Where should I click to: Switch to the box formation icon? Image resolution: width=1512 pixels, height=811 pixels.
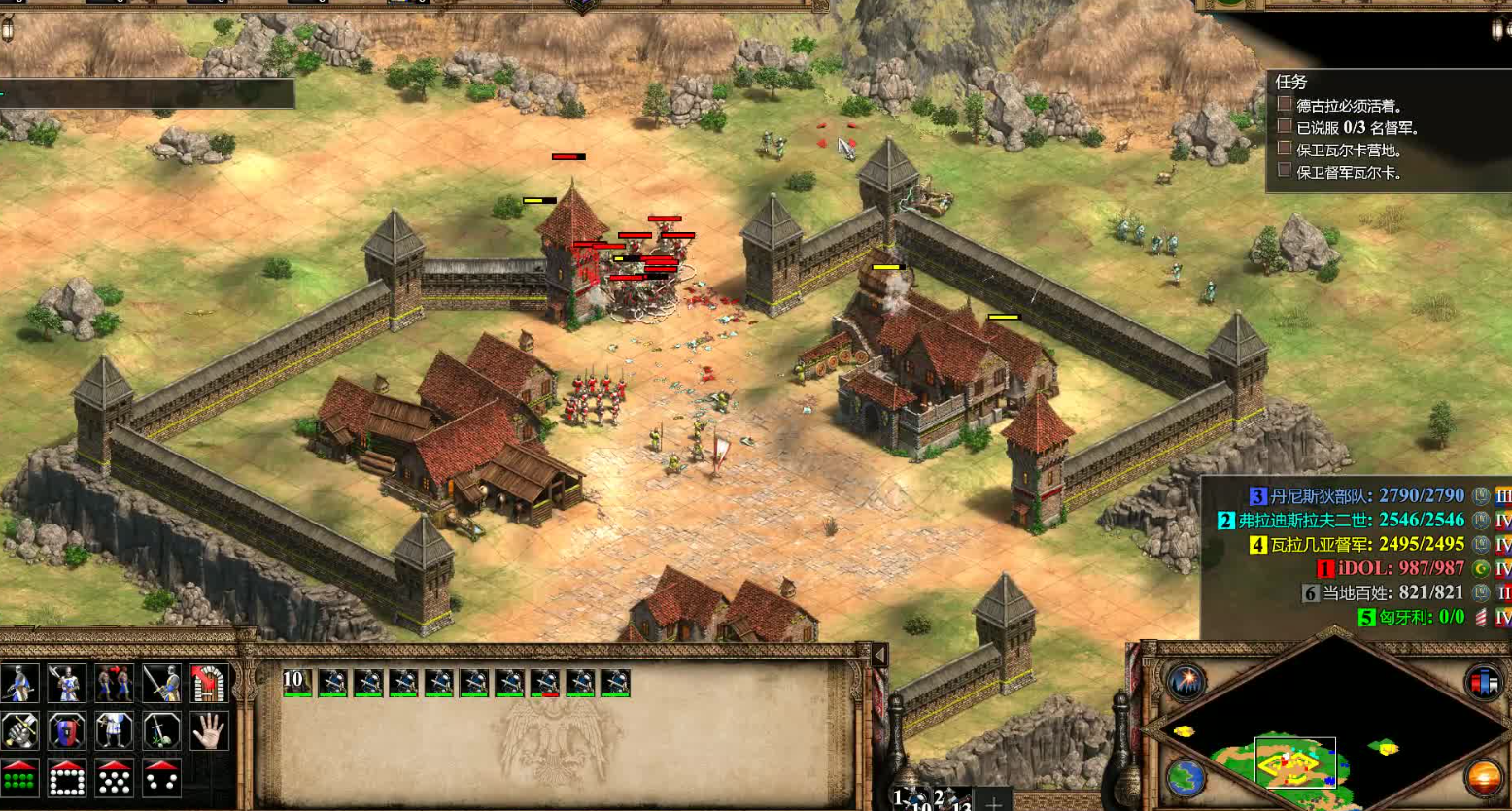click(67, 778)
